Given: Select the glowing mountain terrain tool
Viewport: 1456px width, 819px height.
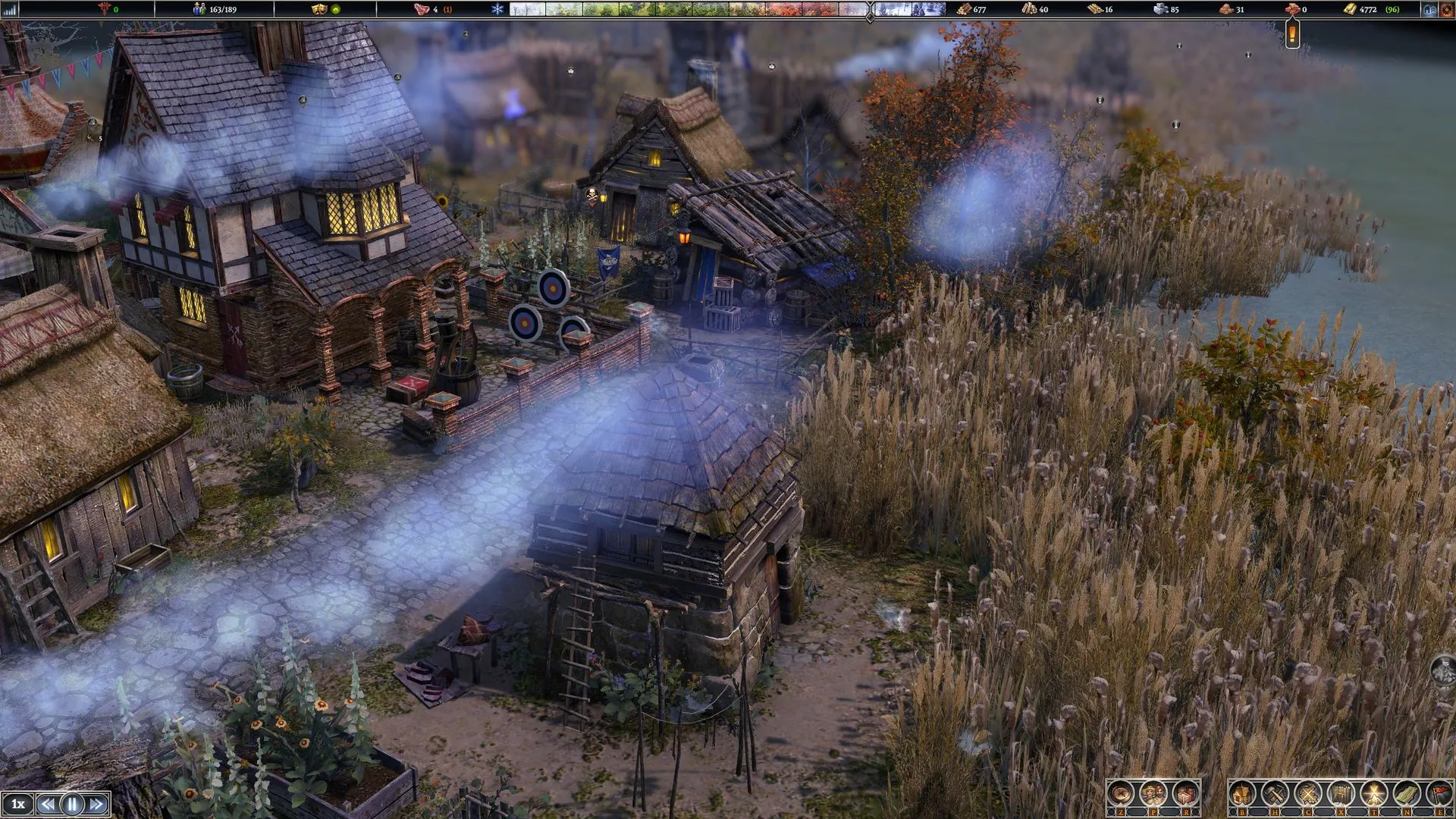Looking at the screenshot, I should pyautogui.click(x=1373, y=795).
